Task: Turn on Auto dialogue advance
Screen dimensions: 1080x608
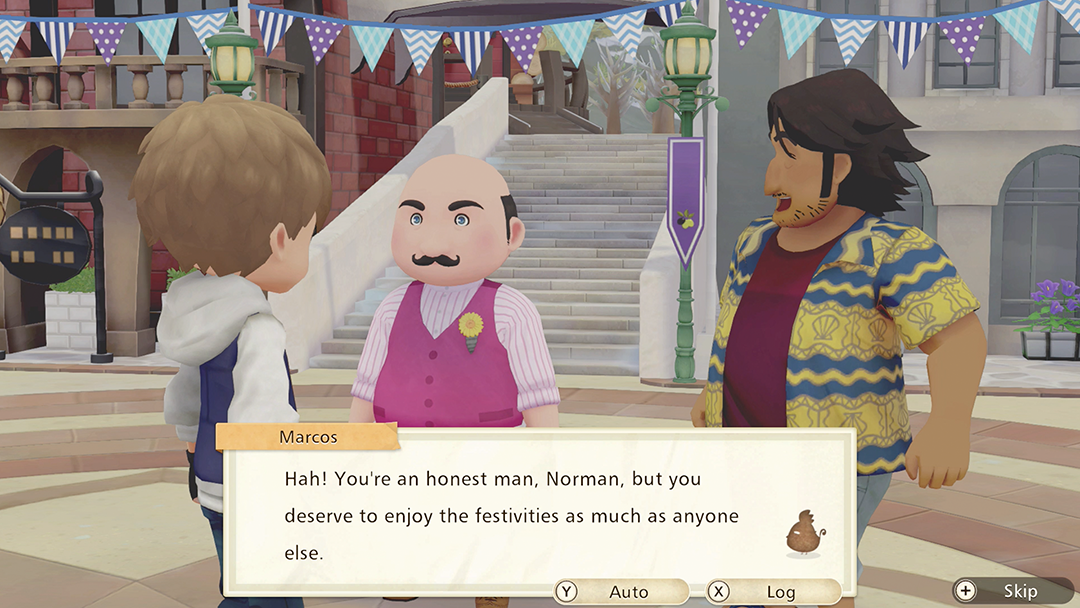Action: (620, 592)
